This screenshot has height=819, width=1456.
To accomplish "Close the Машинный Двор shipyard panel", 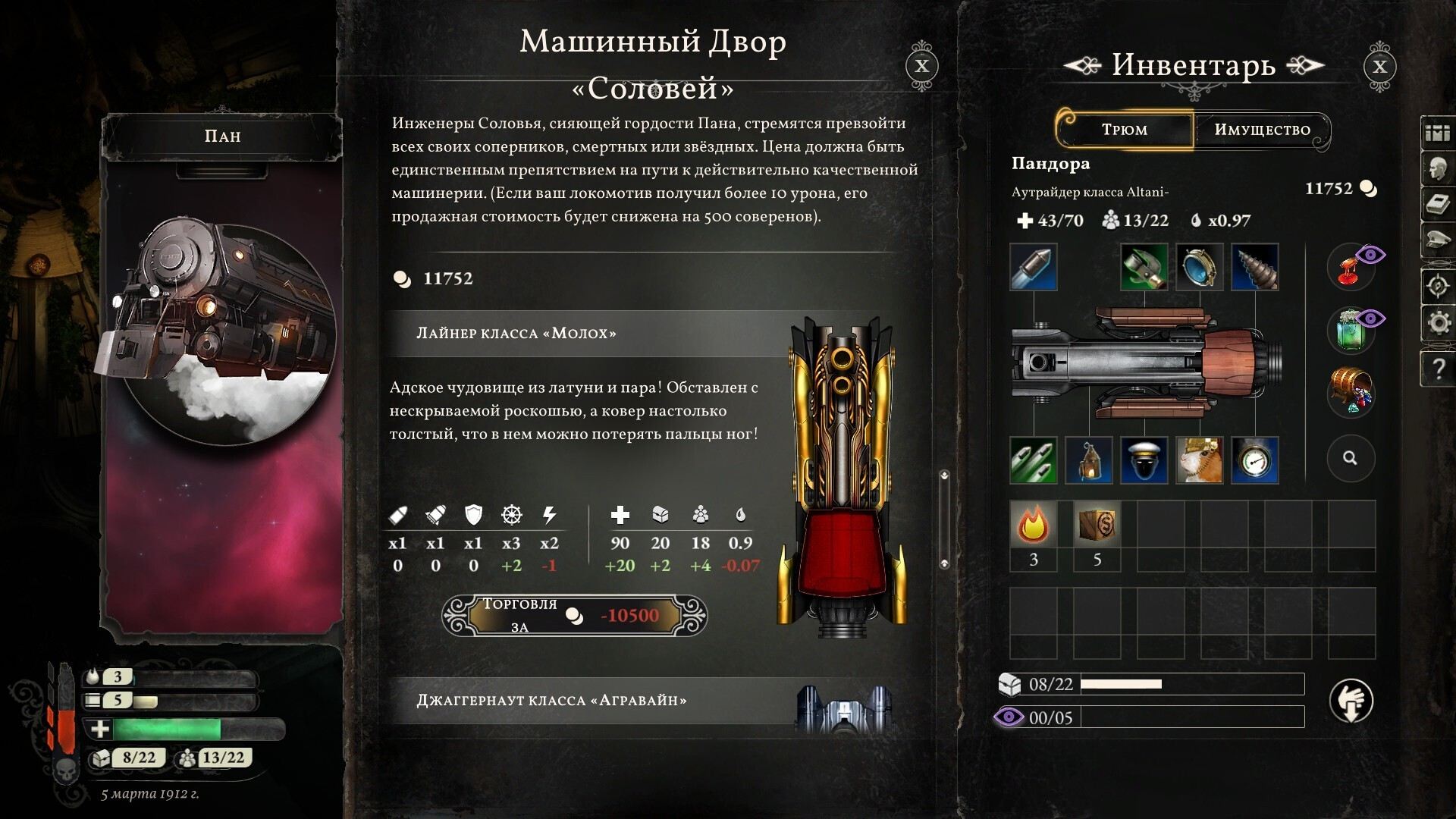I will (x=921, y=66).
